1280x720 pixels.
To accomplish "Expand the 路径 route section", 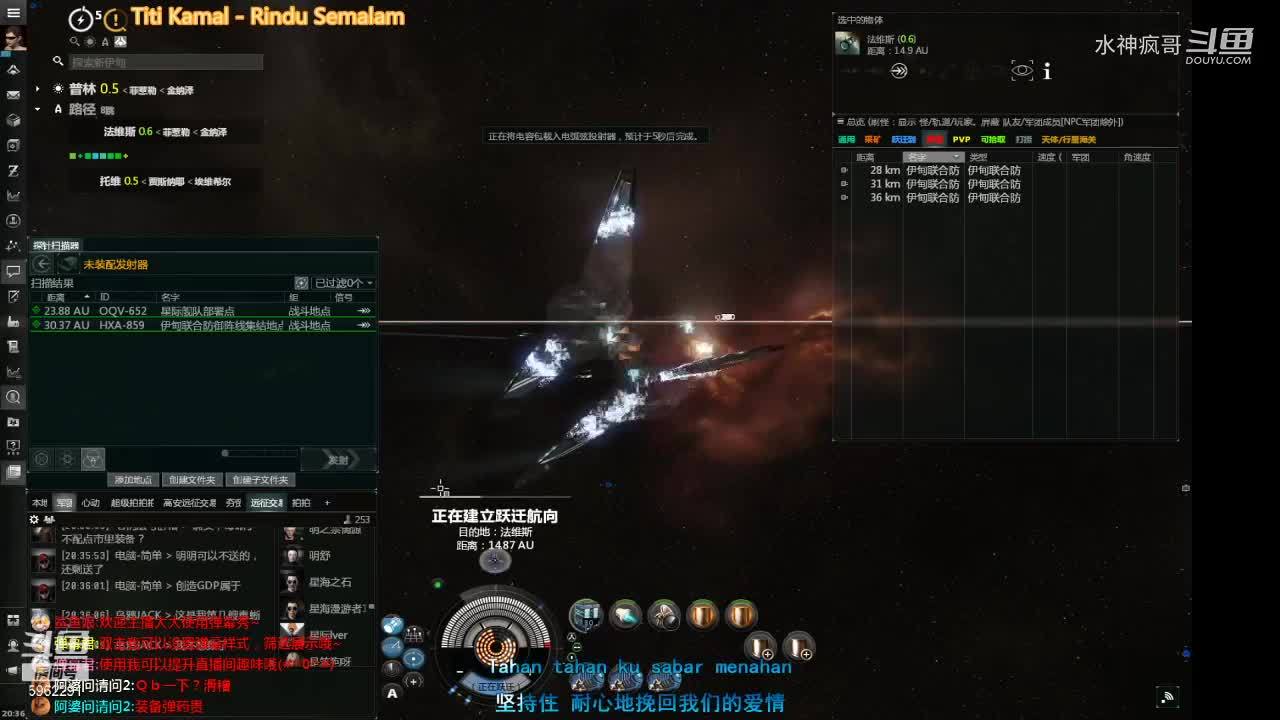I will (x=38, y=109).
